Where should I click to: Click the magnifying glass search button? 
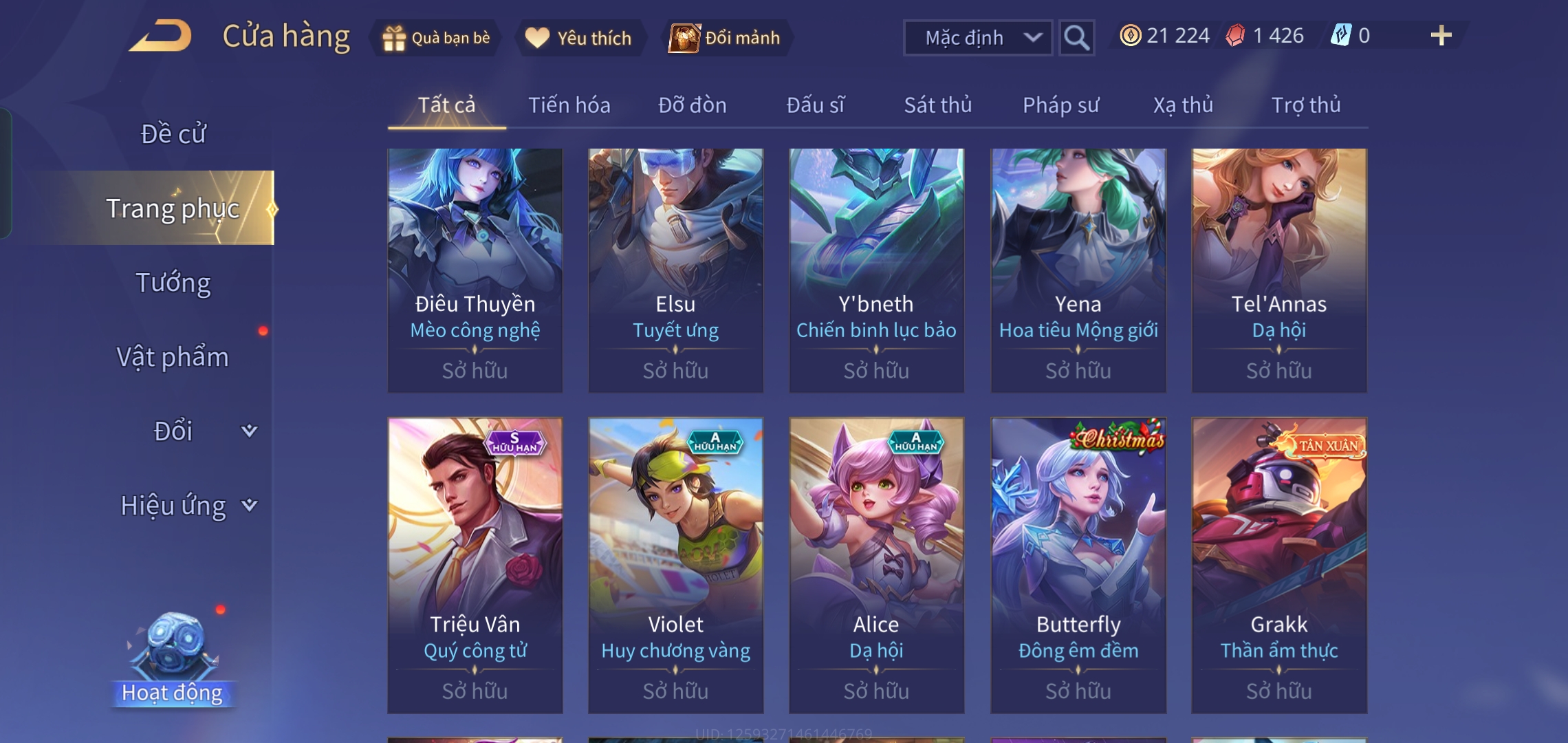coord(1076,38)
